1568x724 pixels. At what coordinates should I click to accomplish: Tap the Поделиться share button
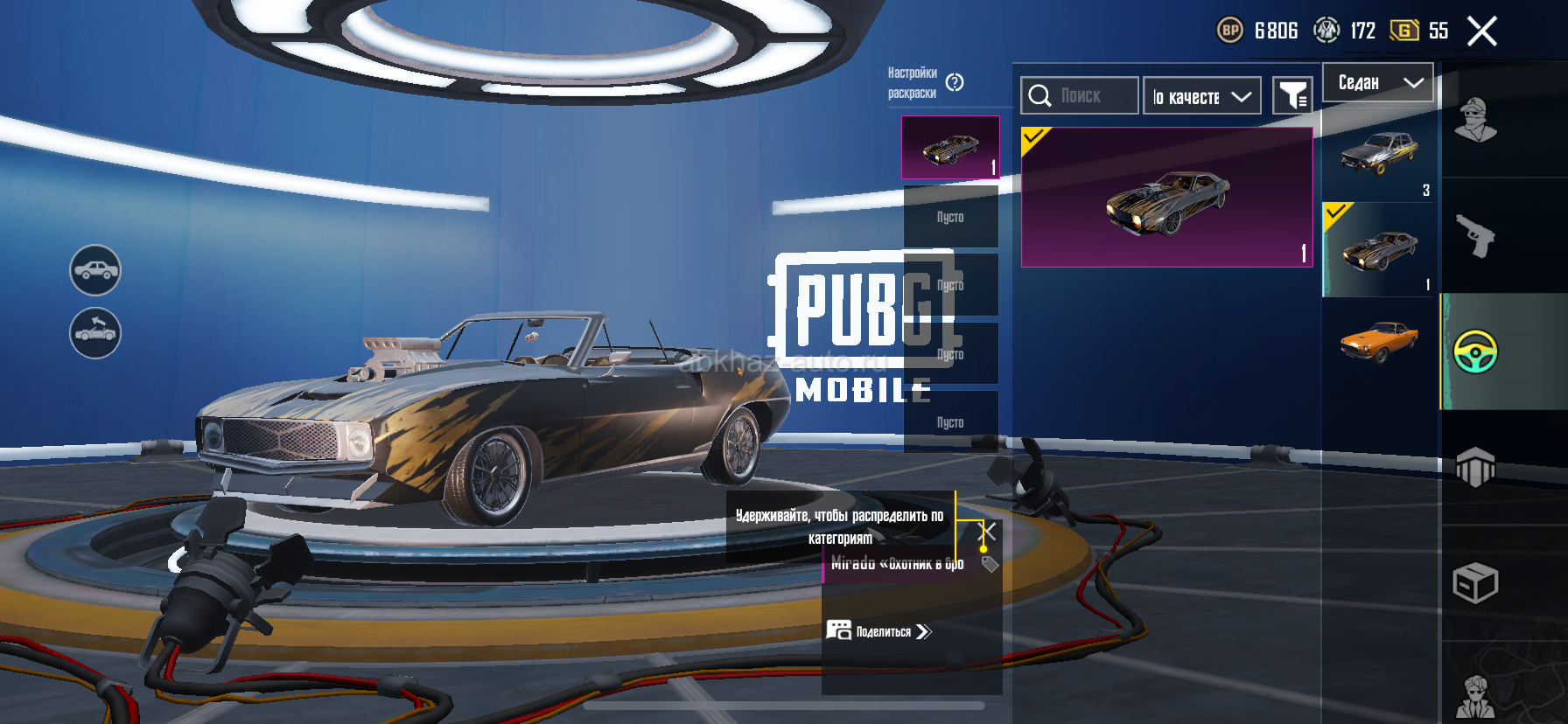879,631
